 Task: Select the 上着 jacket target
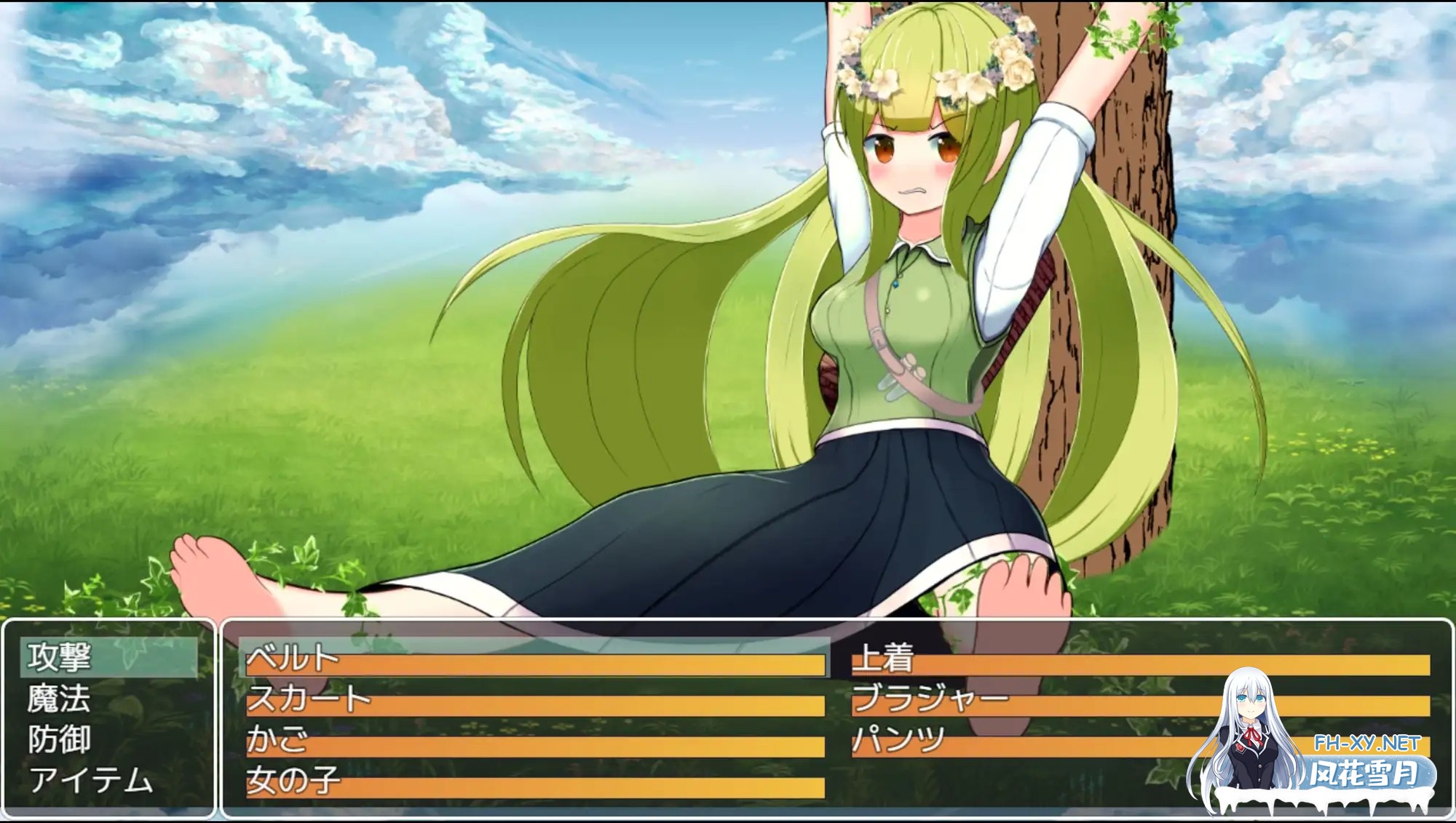coord(1140,659)
